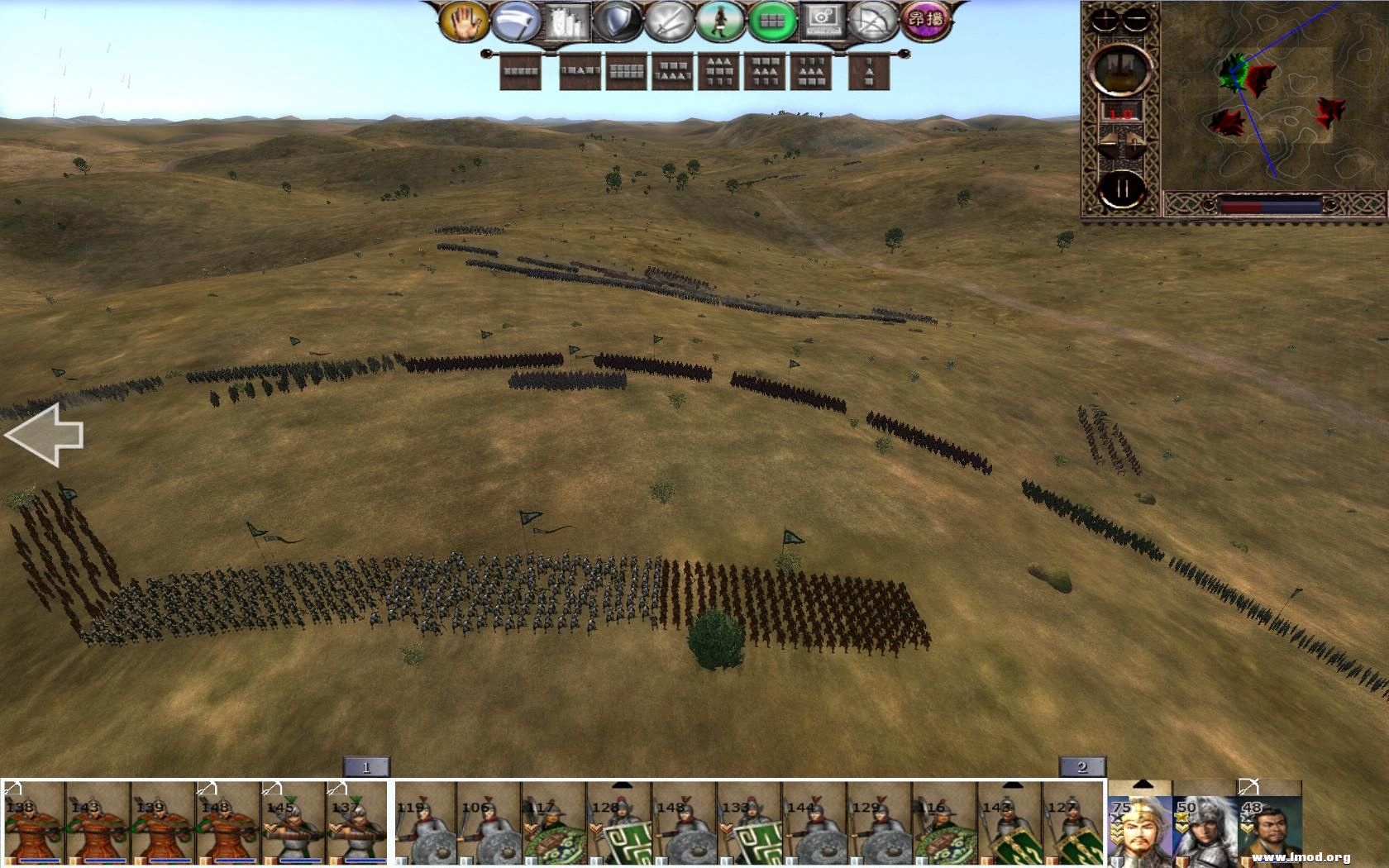Order selected units to halt
The height and width of the screenshot is (868, 1389).
tap(465, 23)
